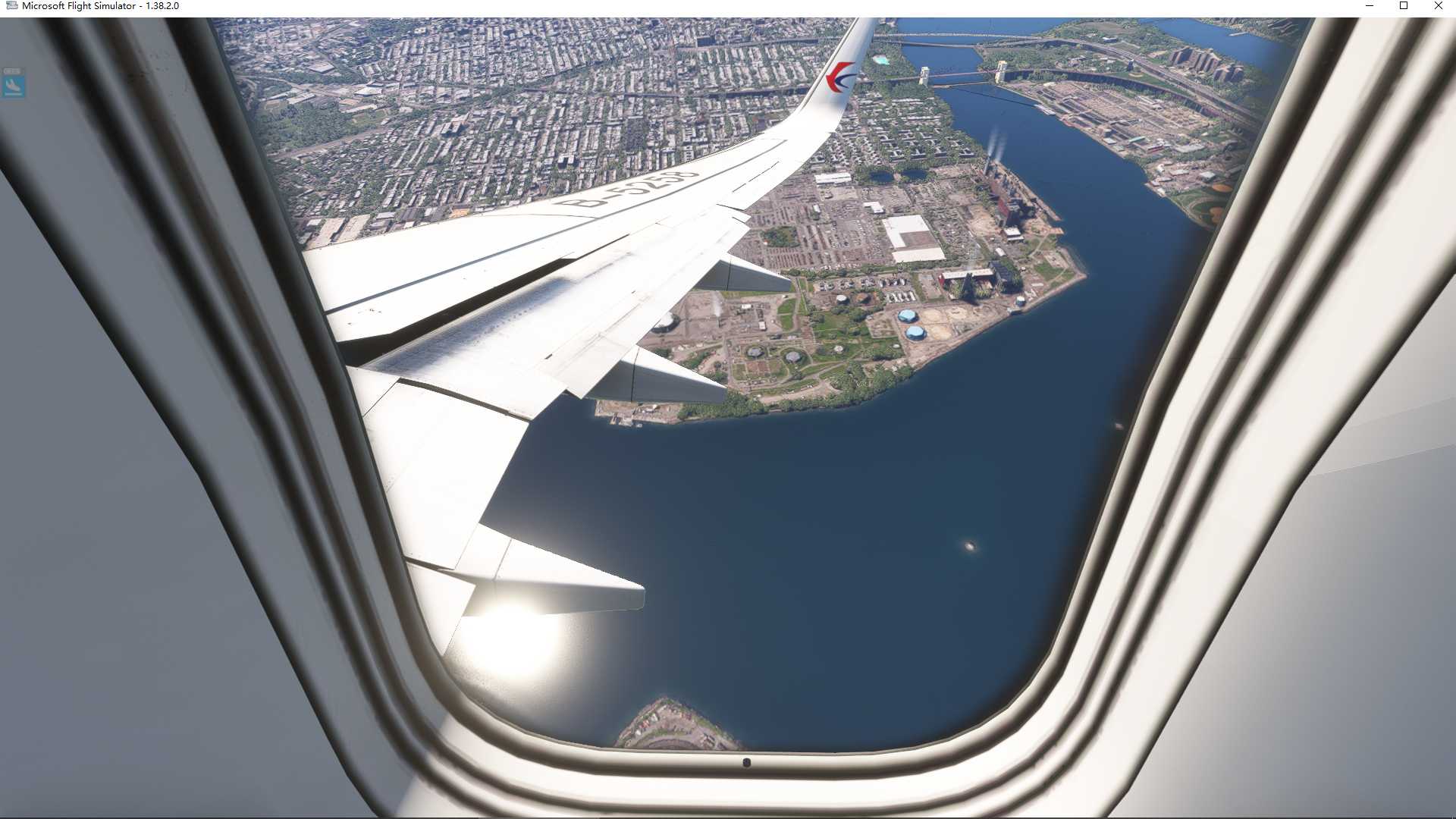Click the title text Microsoft Flight Simulator 1.38.2.0
Image resolution: width=1456 pixels, height=819 pixels.
(99, 6)
